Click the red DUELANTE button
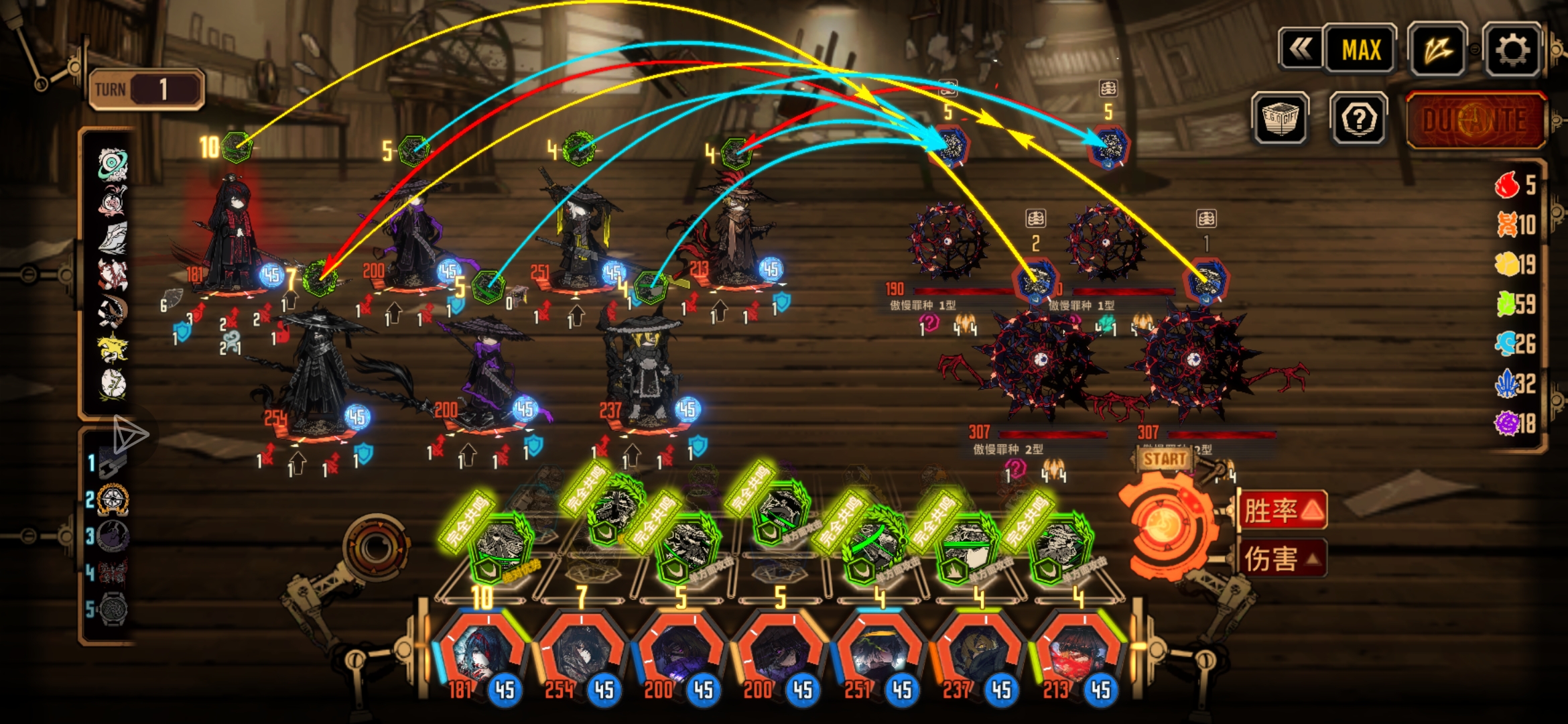 point(1475,121)
